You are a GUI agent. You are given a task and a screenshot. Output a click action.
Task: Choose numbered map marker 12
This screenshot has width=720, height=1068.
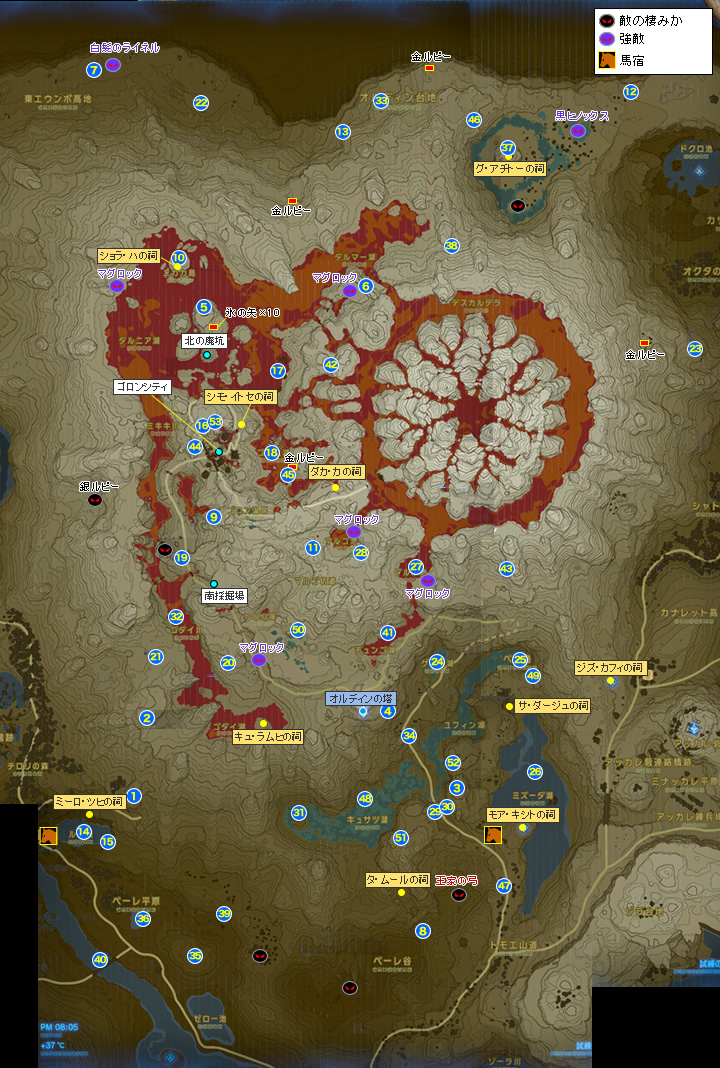click(x=630, y=92)
